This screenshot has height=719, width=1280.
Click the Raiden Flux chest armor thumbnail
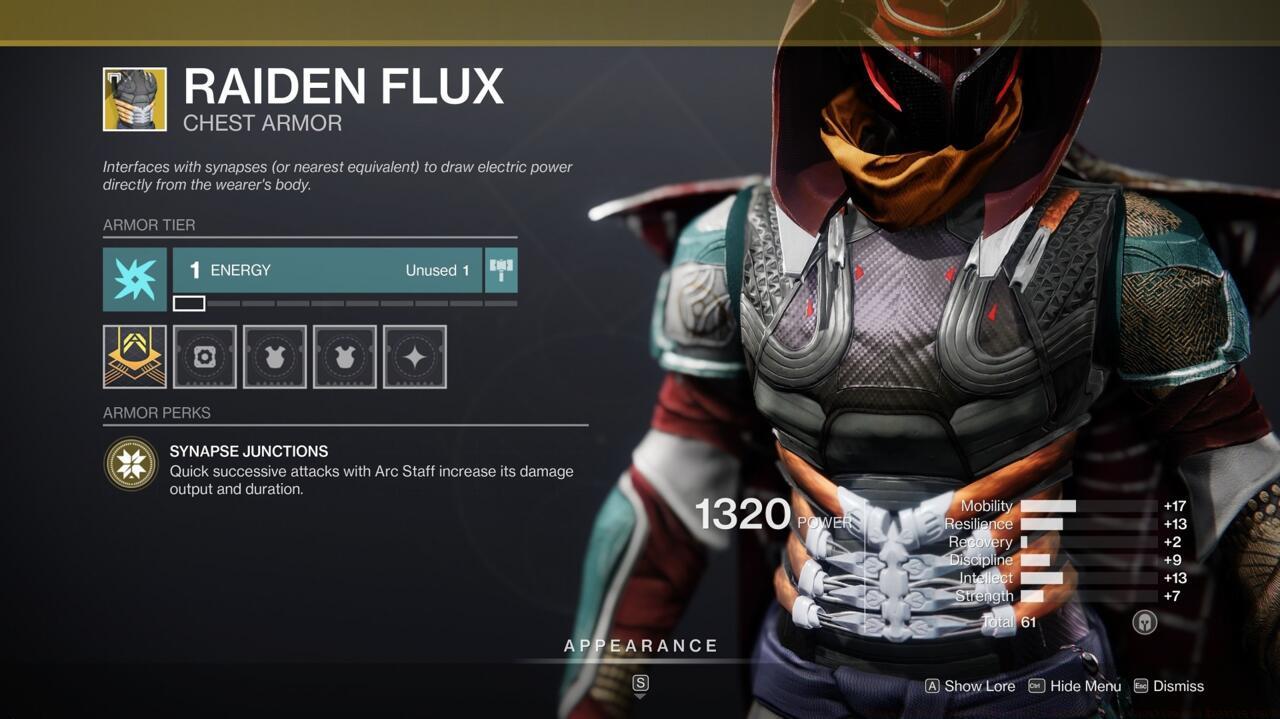pos(134,99)
